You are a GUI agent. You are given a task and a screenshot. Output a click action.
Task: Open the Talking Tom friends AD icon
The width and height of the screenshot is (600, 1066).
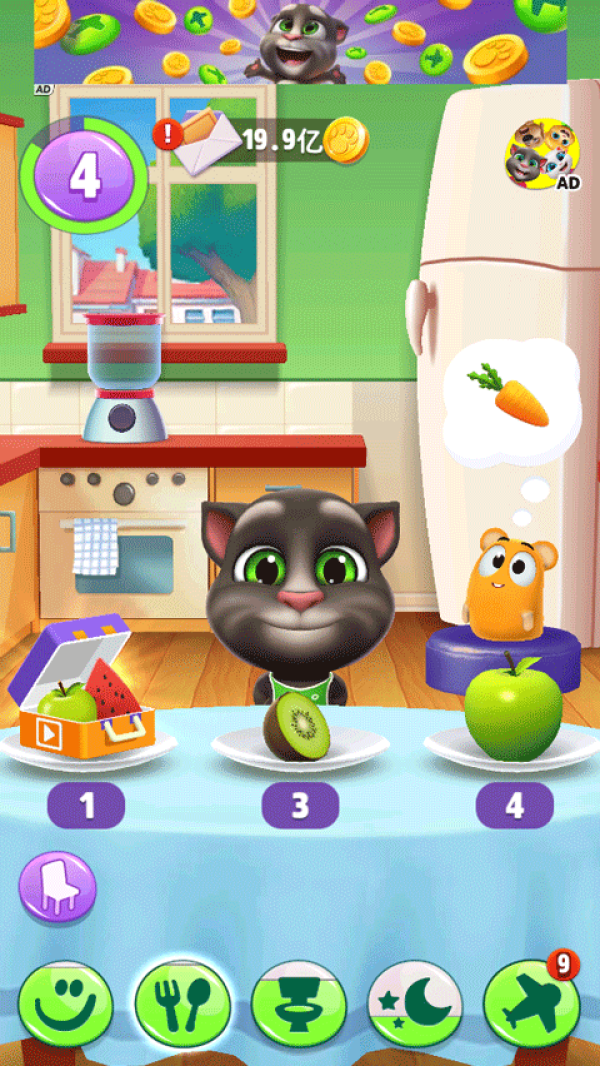[x=542, y=155]
